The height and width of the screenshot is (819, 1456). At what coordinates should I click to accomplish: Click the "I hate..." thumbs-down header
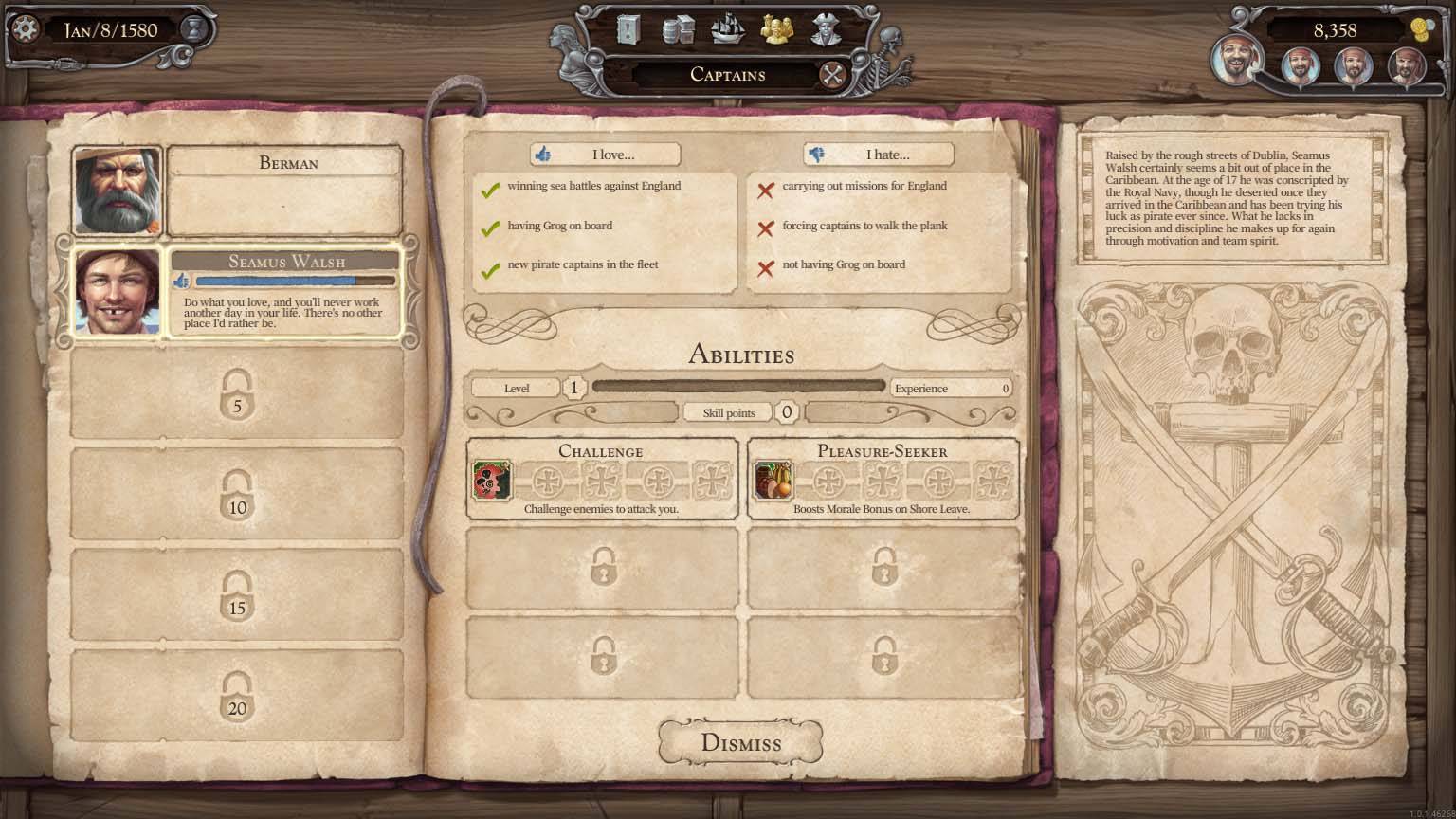[x=879, y=155]
